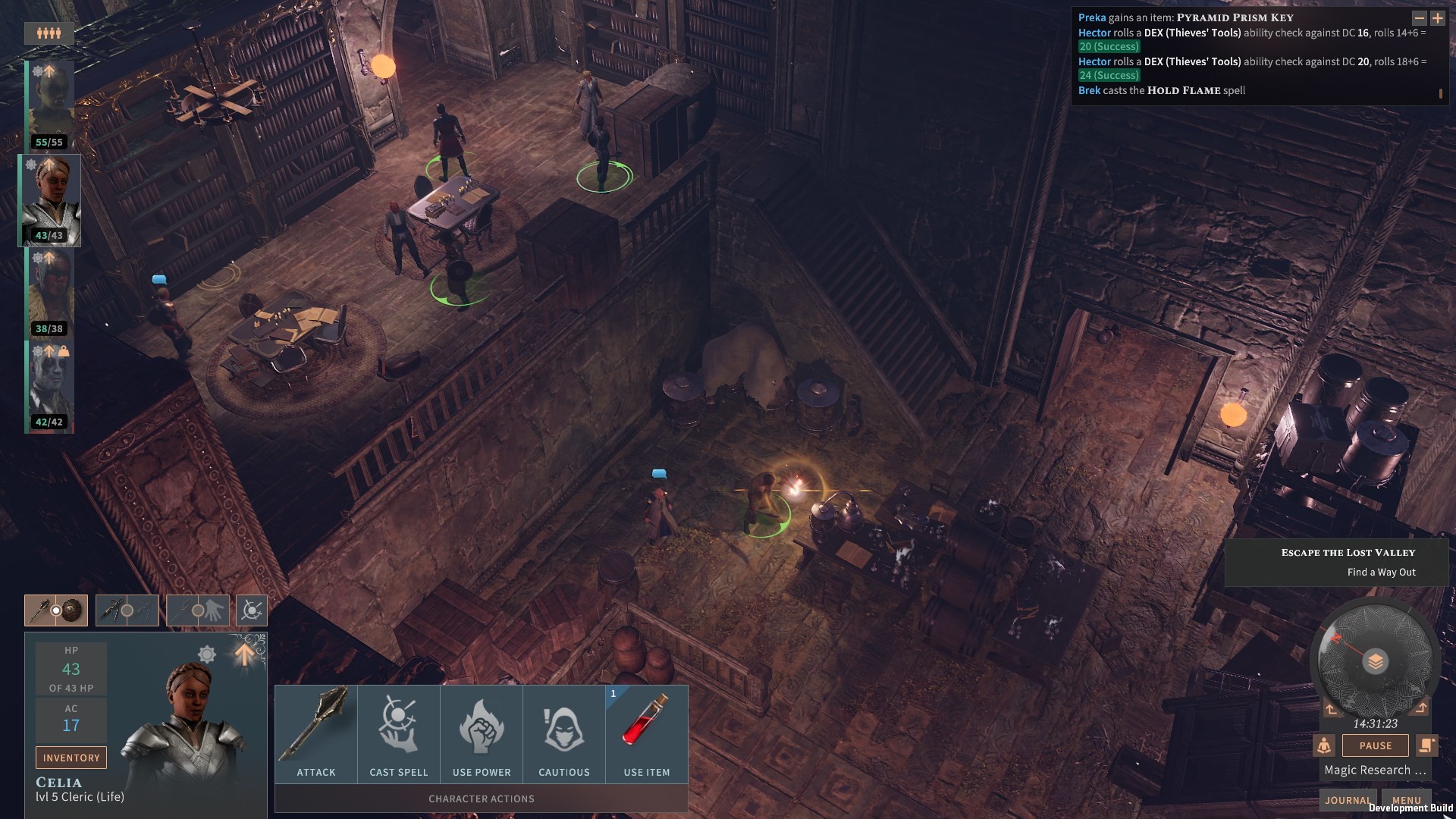
Task: Open Celia's Inventory
Action: (71, 757)
